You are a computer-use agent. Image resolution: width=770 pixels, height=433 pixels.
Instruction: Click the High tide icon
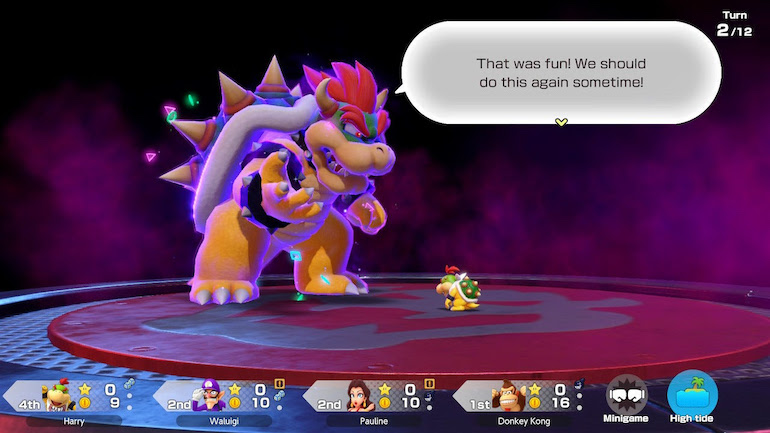pos(692,398)
